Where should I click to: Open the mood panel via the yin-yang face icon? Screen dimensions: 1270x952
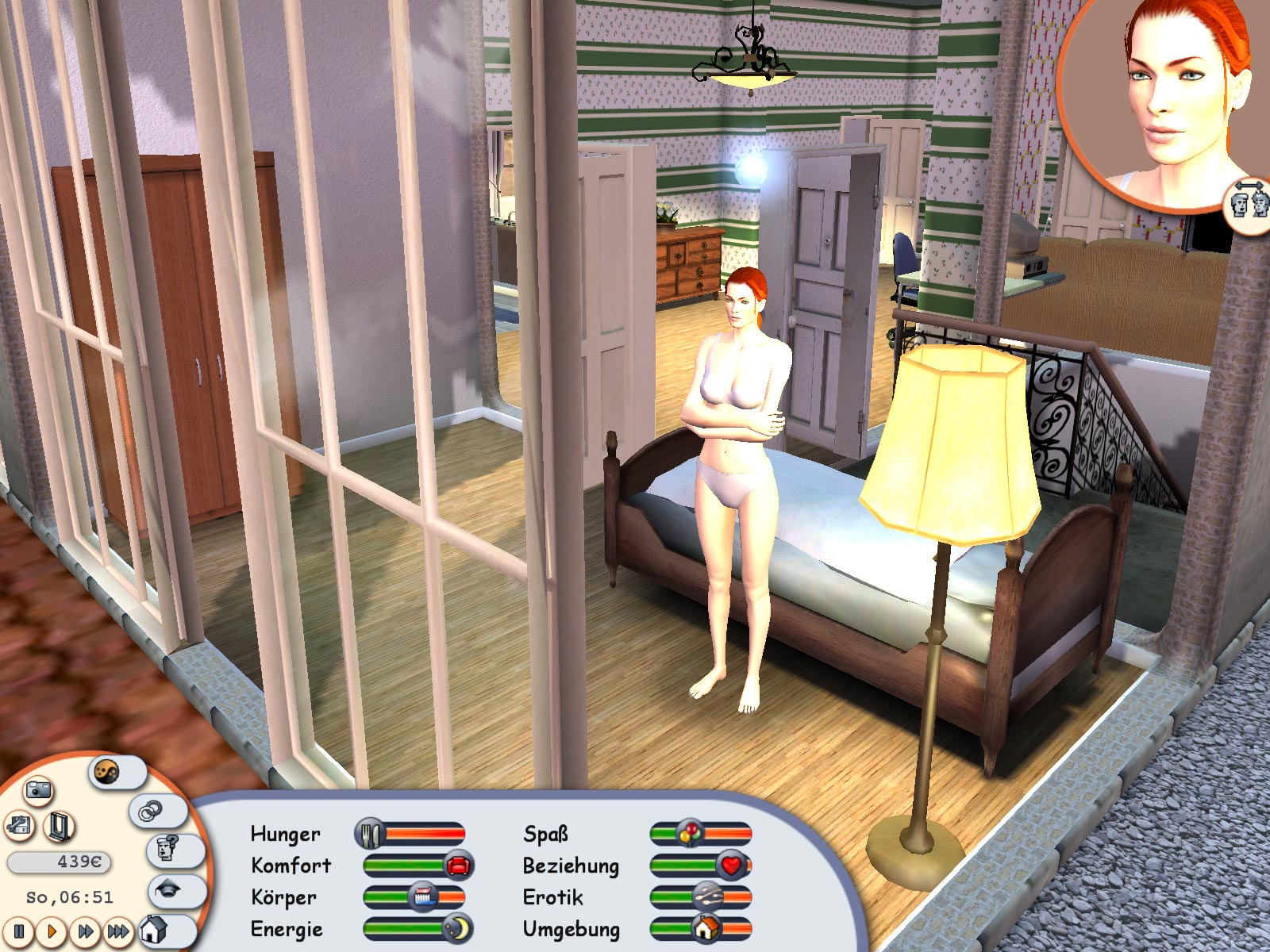point(106,771)
